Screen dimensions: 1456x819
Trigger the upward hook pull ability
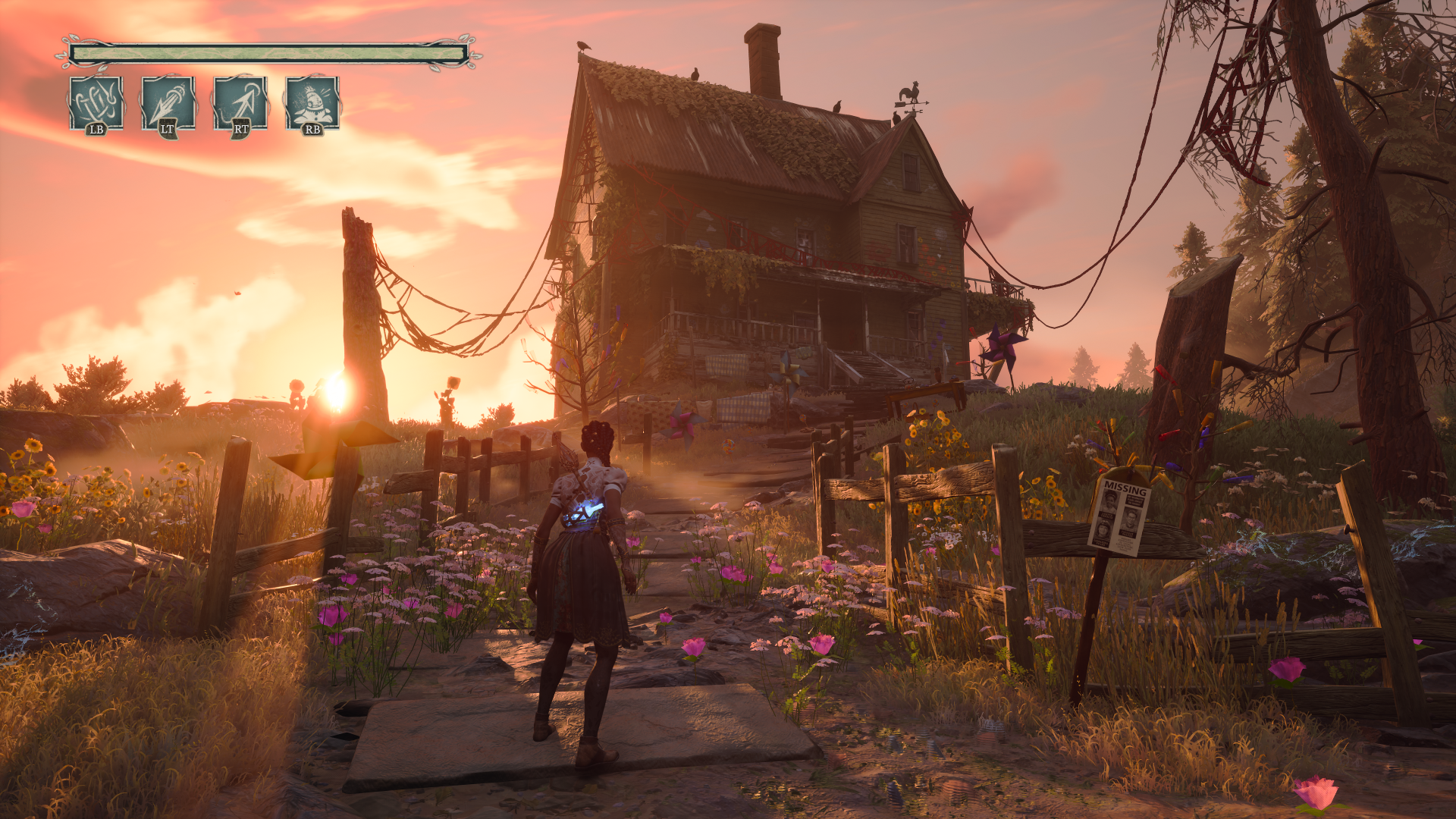240,103
